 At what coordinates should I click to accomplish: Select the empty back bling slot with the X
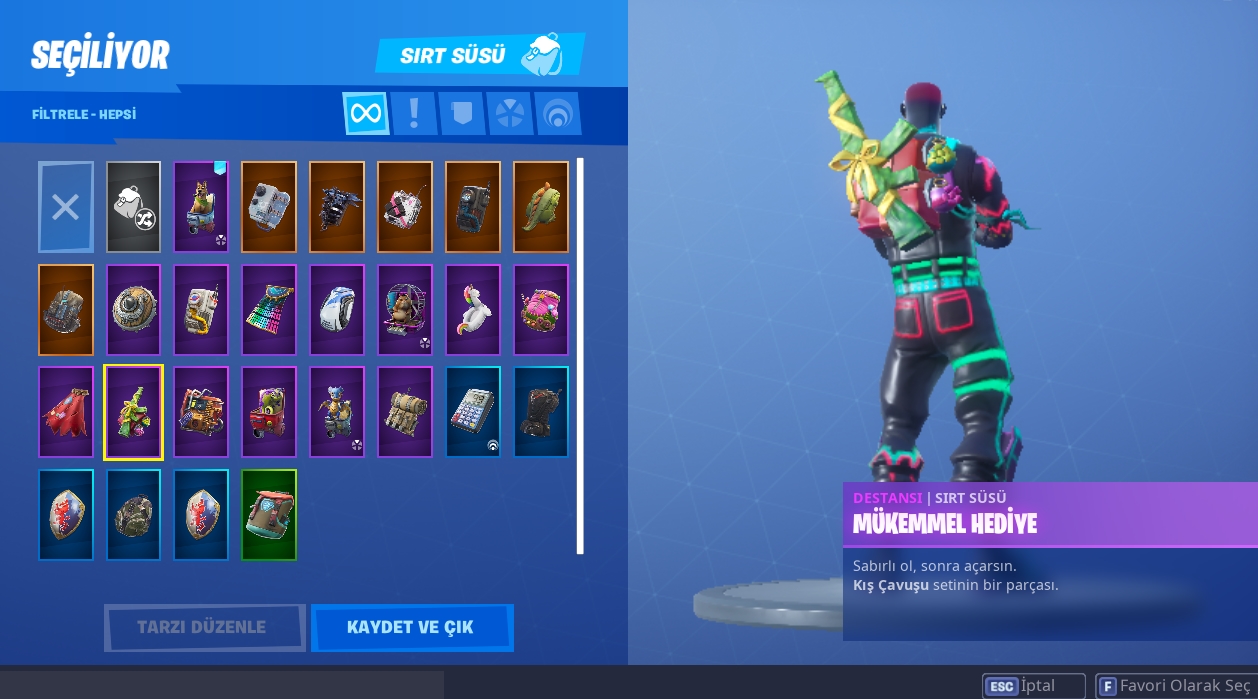66,207
